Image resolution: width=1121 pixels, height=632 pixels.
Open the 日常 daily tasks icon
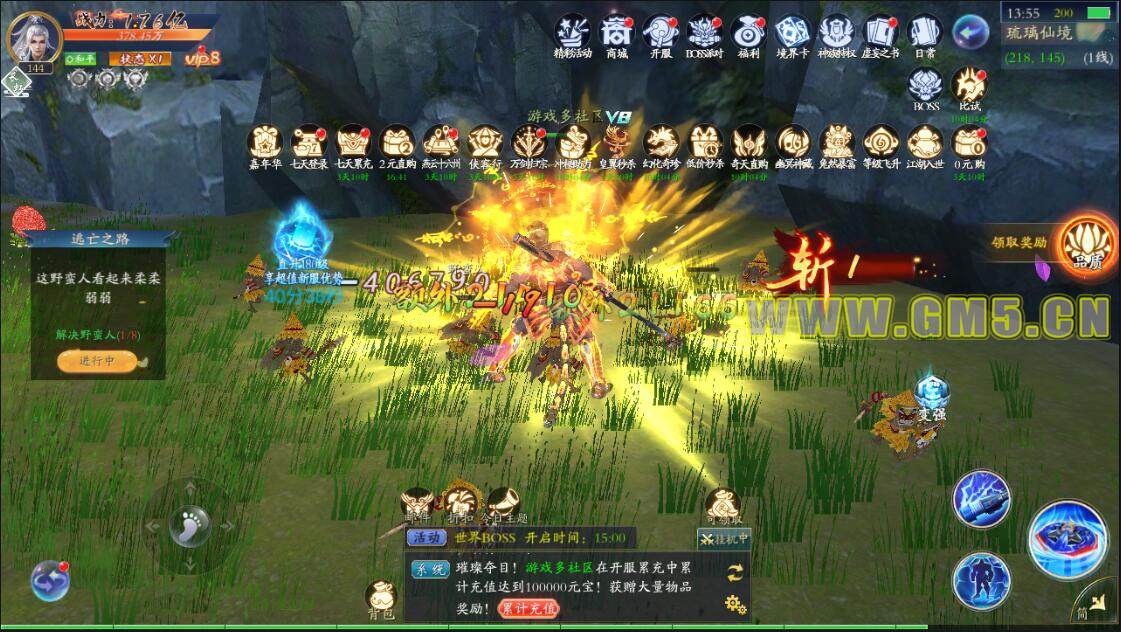click(925, 33)
